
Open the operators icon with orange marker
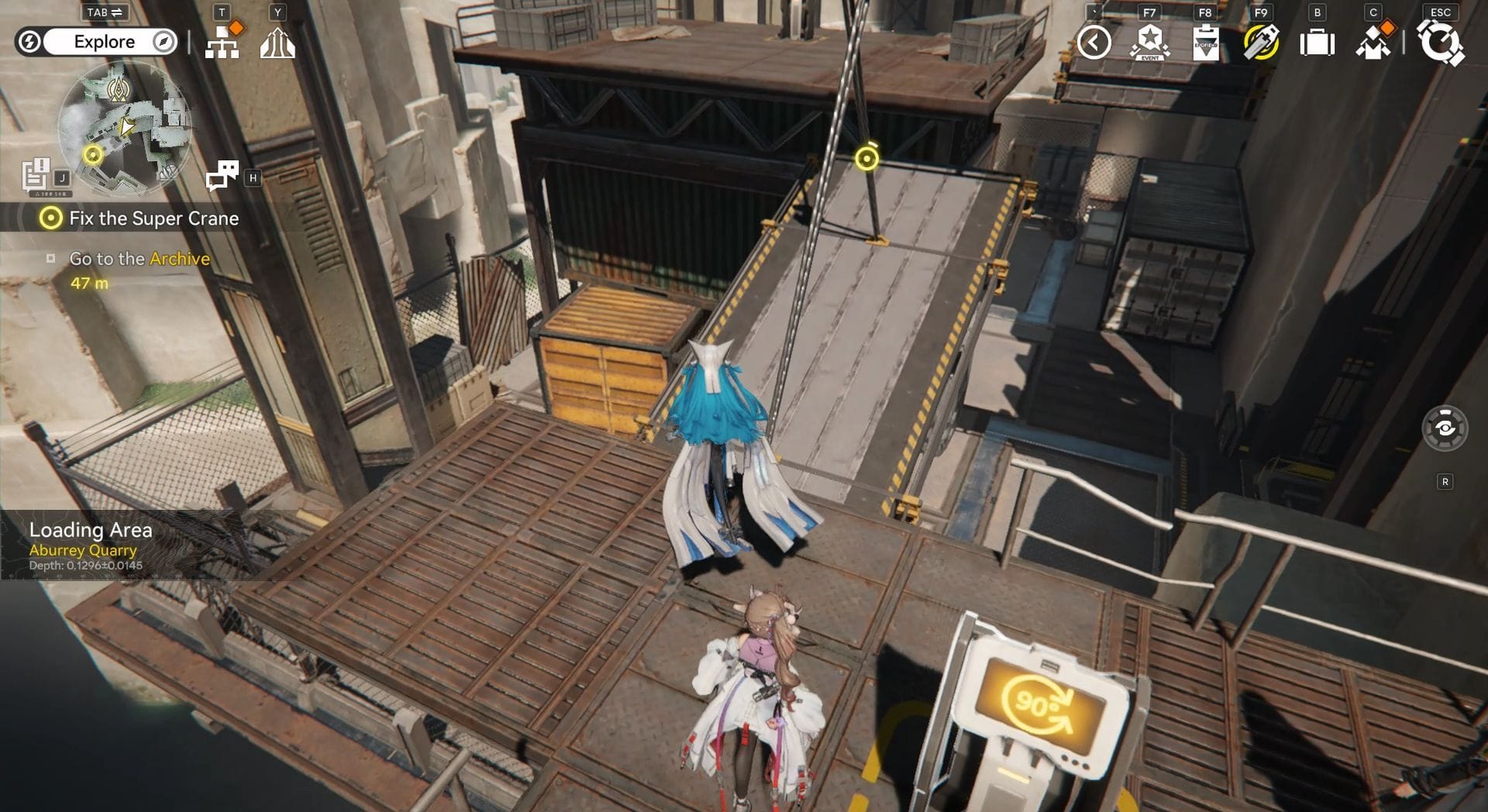click(x=1373, y=43)
